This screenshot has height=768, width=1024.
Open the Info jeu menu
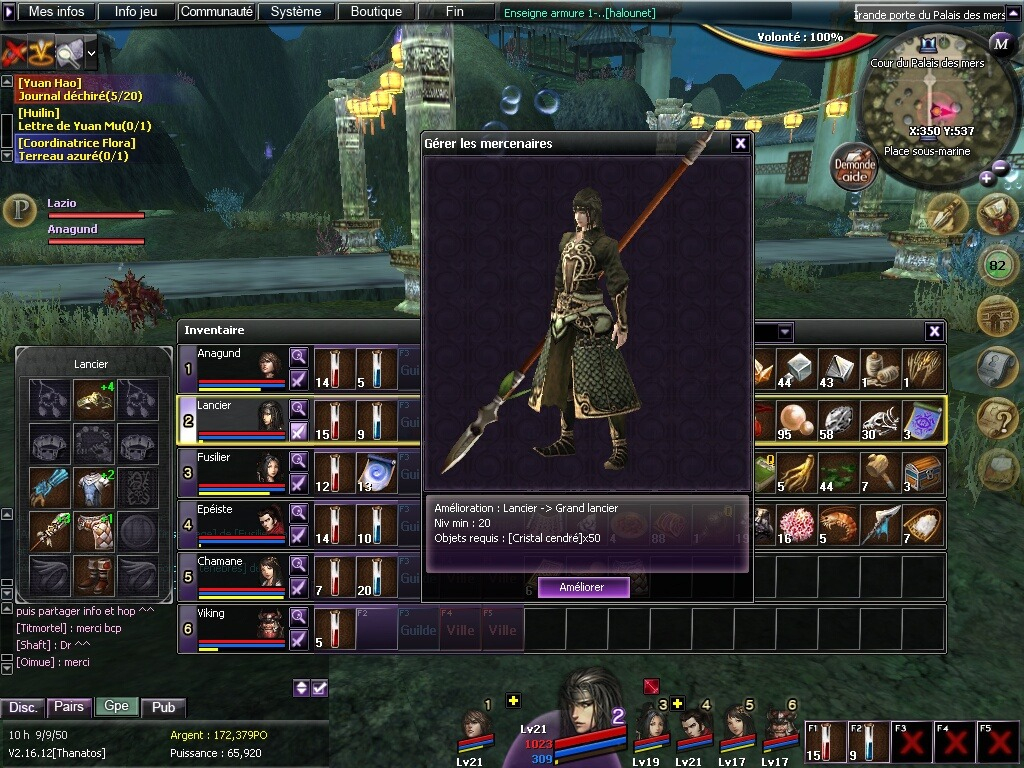136,12
